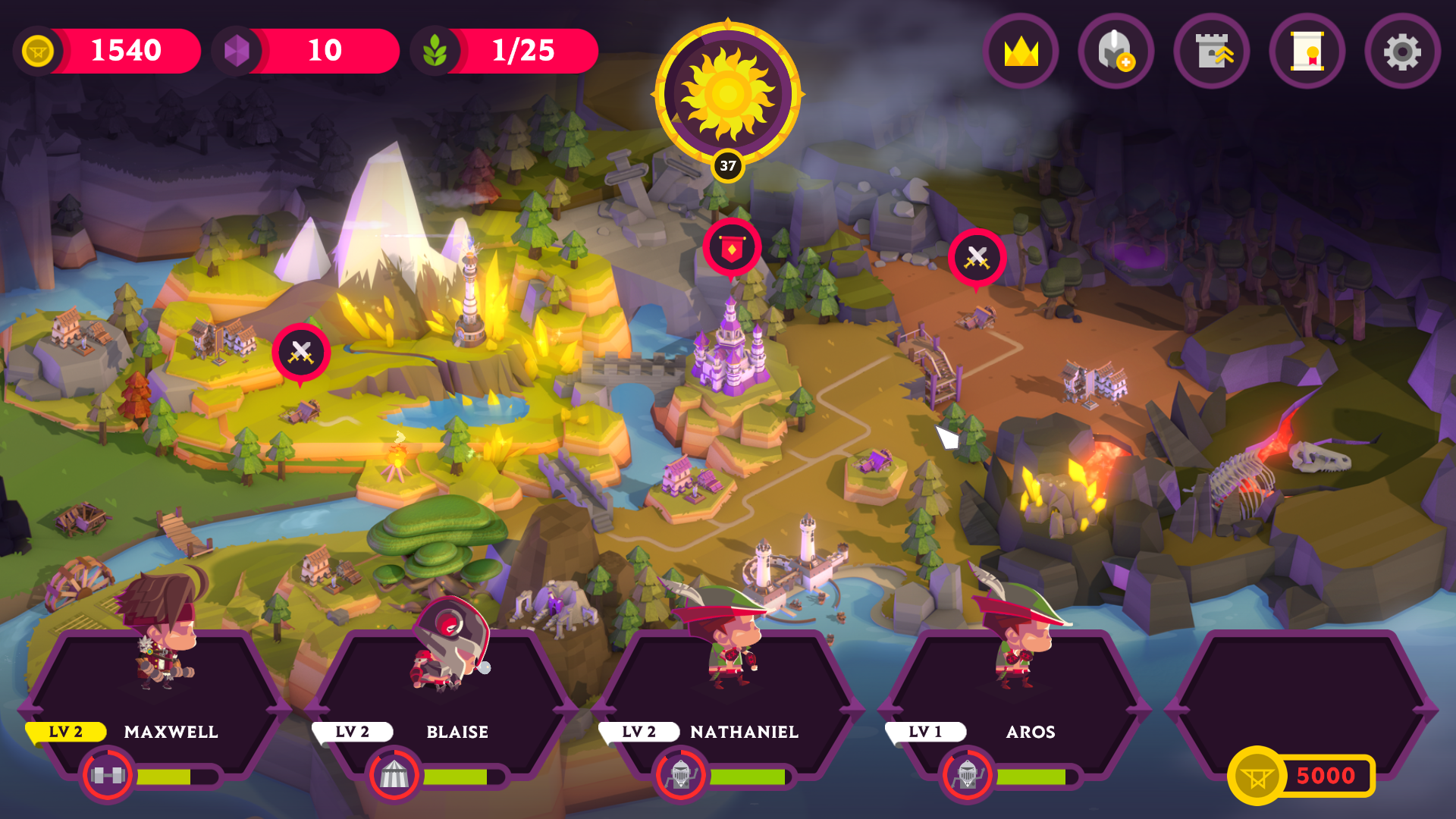Viewport: 1456px width, 819px height.
Task: Buy the empty hero slot for 5000
Action: pos(1301,775)
